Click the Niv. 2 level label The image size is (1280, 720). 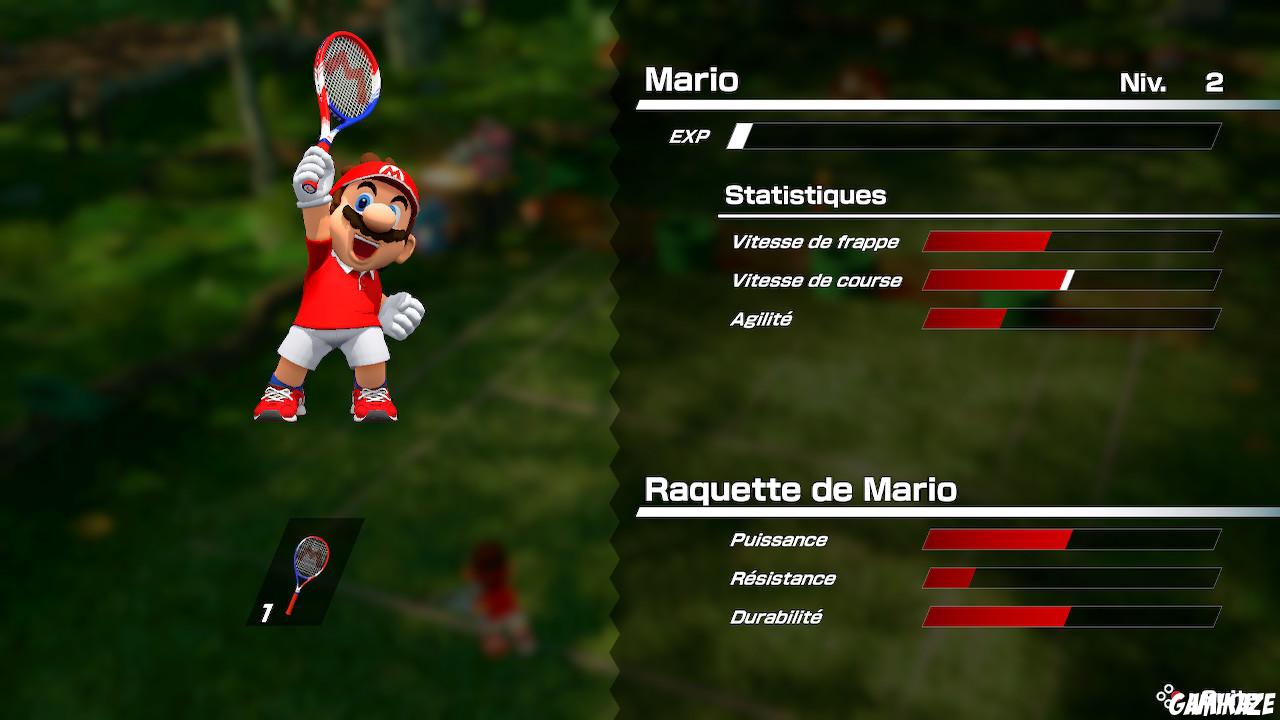click(x=1170, y=84)
